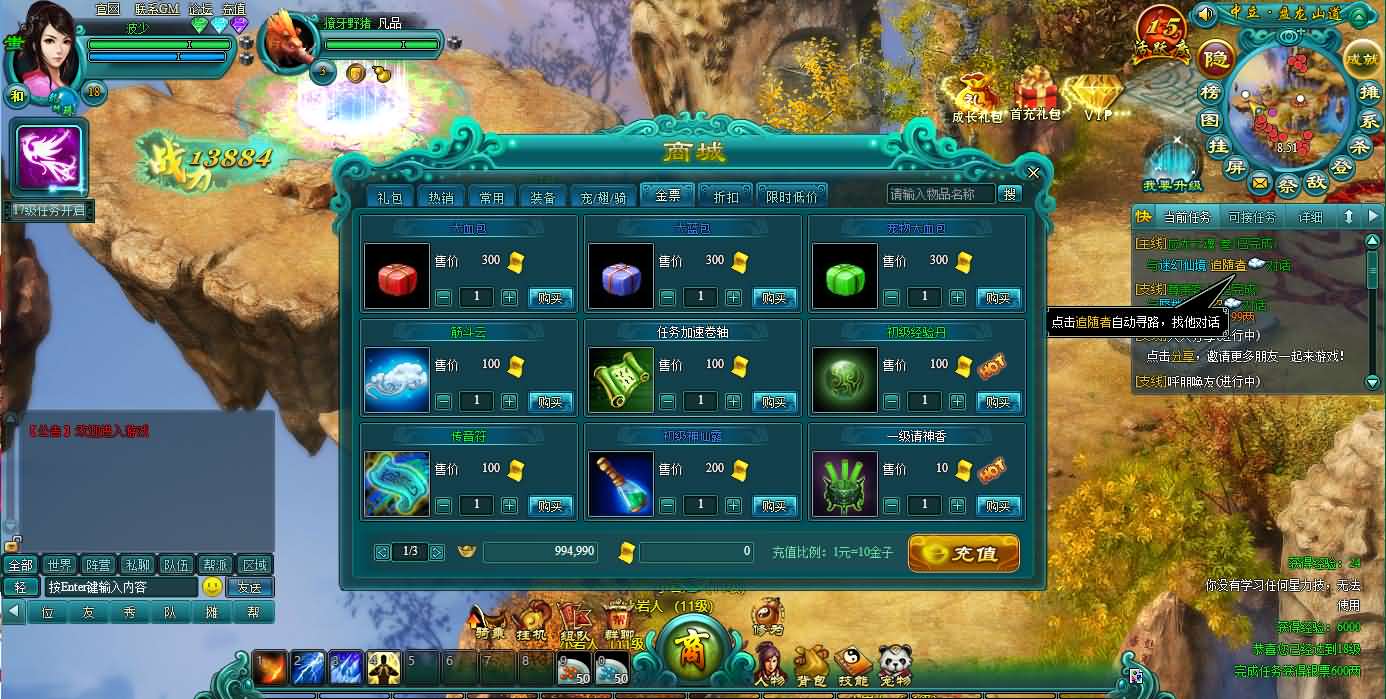Go to the next shop page

[437, 552]
